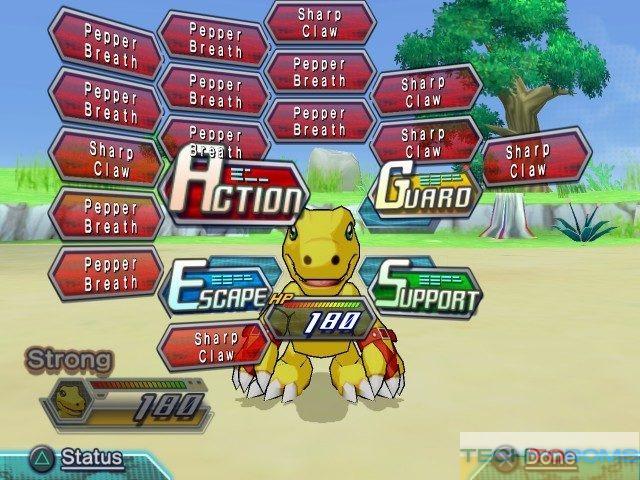Choose the Guard command
The image size is (640, 480).
click(x=423, y=190)
